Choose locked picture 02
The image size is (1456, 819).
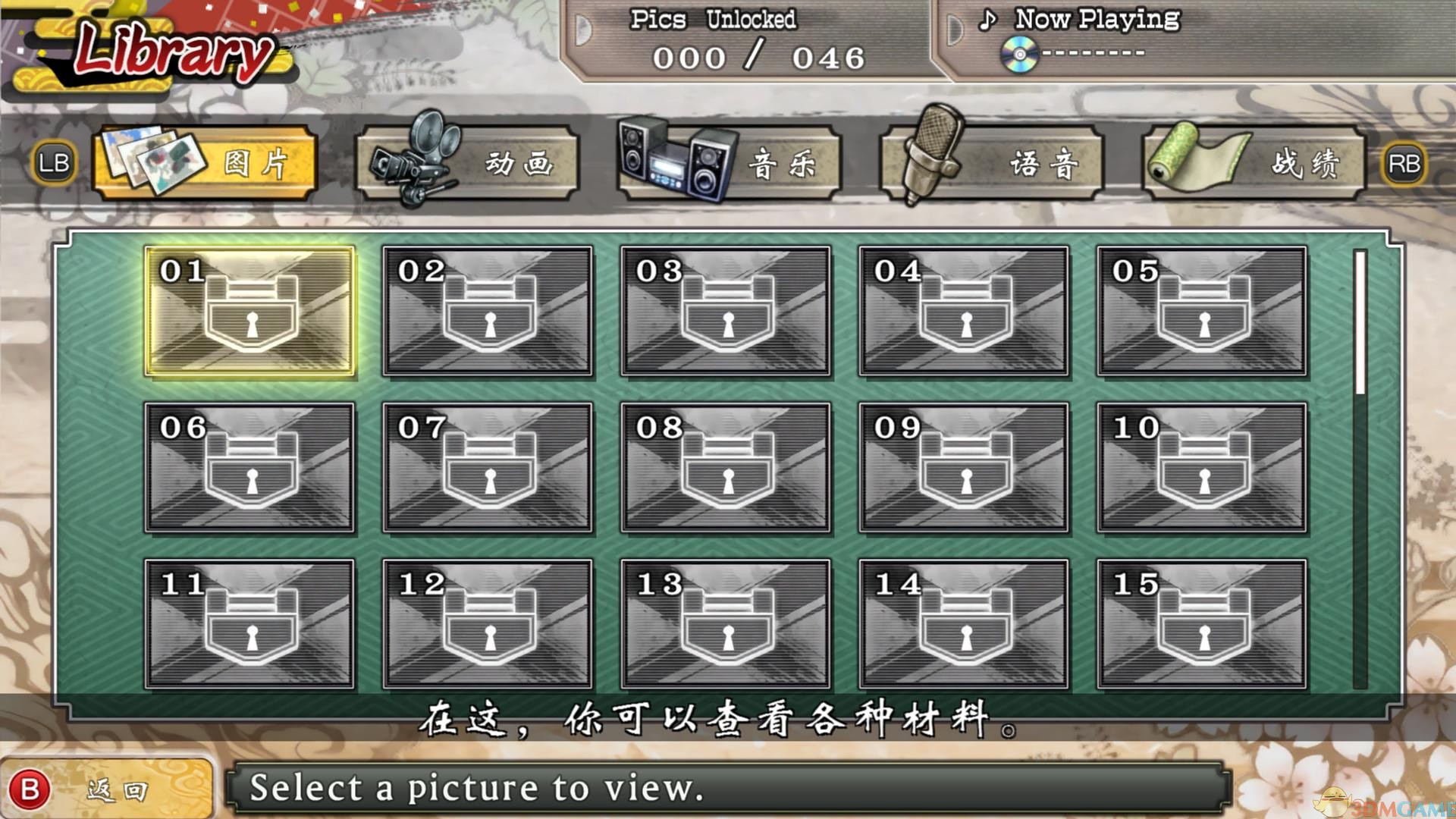[x=488, y=311]
